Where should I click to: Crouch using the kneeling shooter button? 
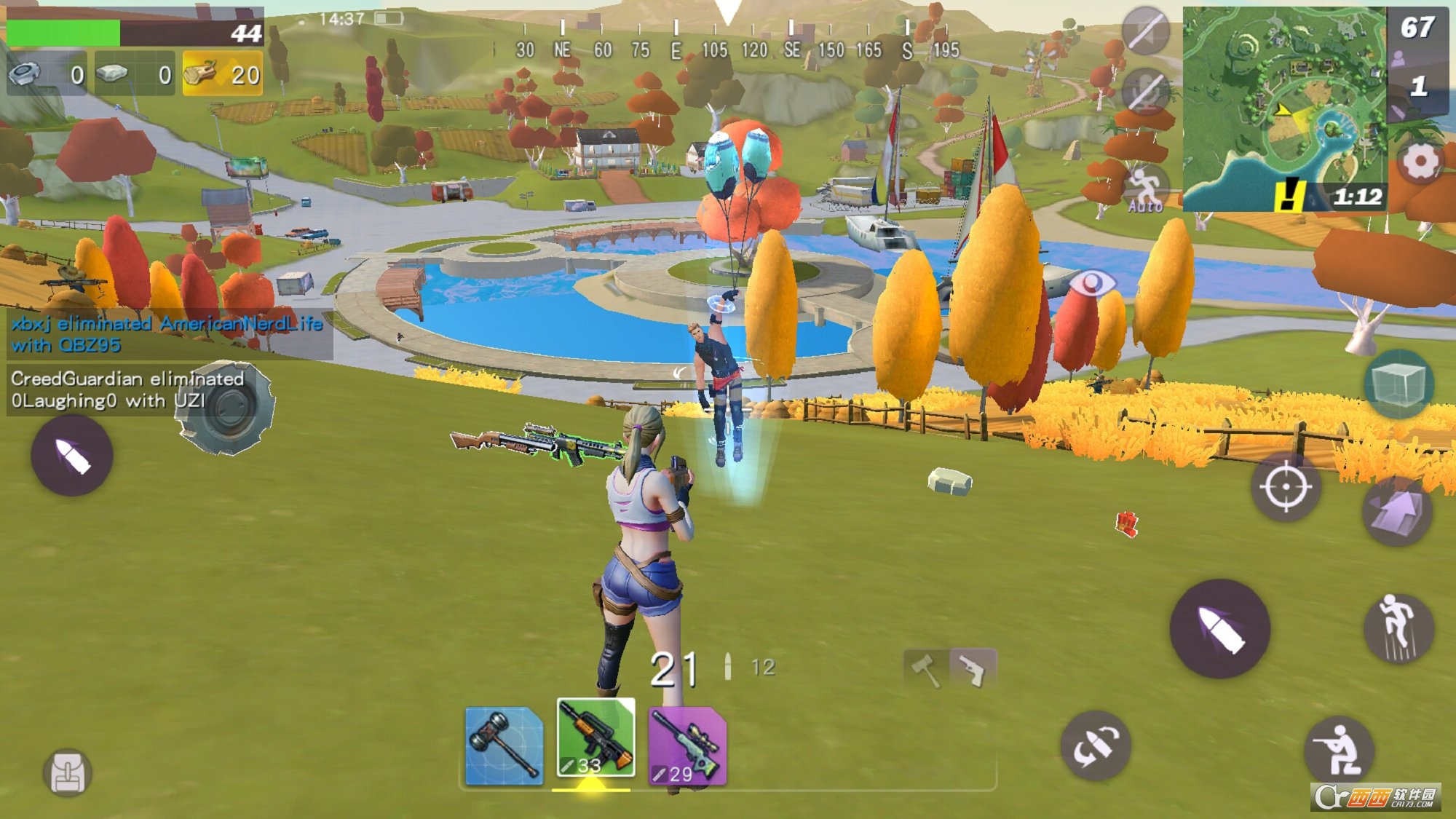tap(1340, 750)
